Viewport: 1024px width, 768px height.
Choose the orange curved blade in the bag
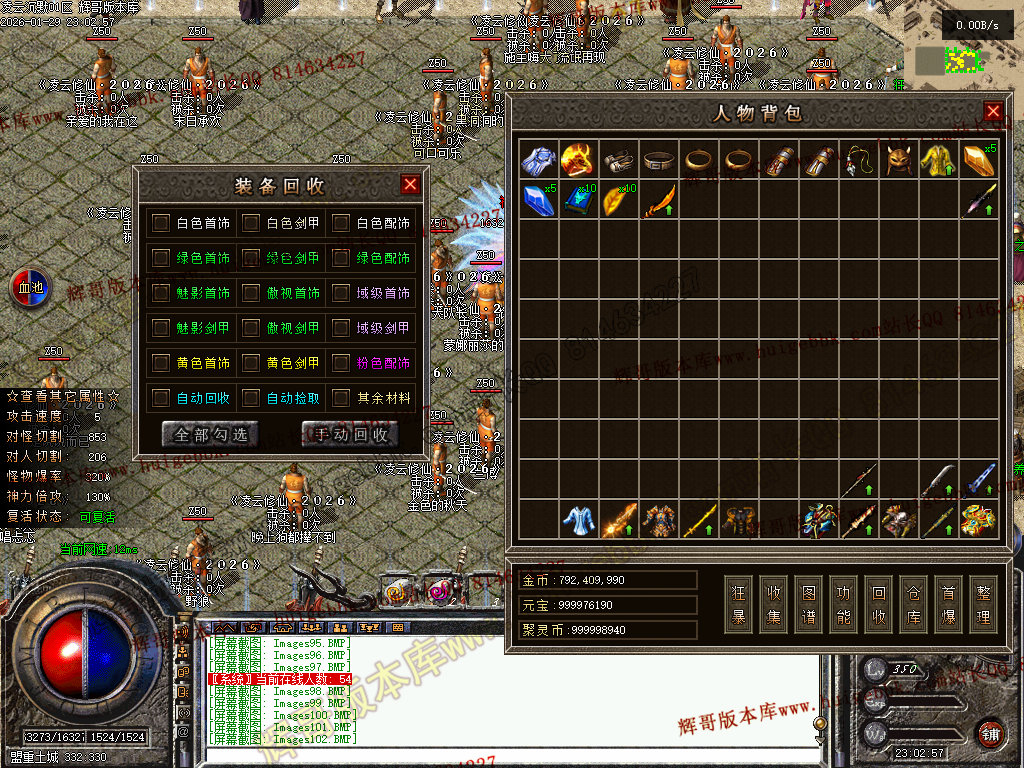point(658,200)
